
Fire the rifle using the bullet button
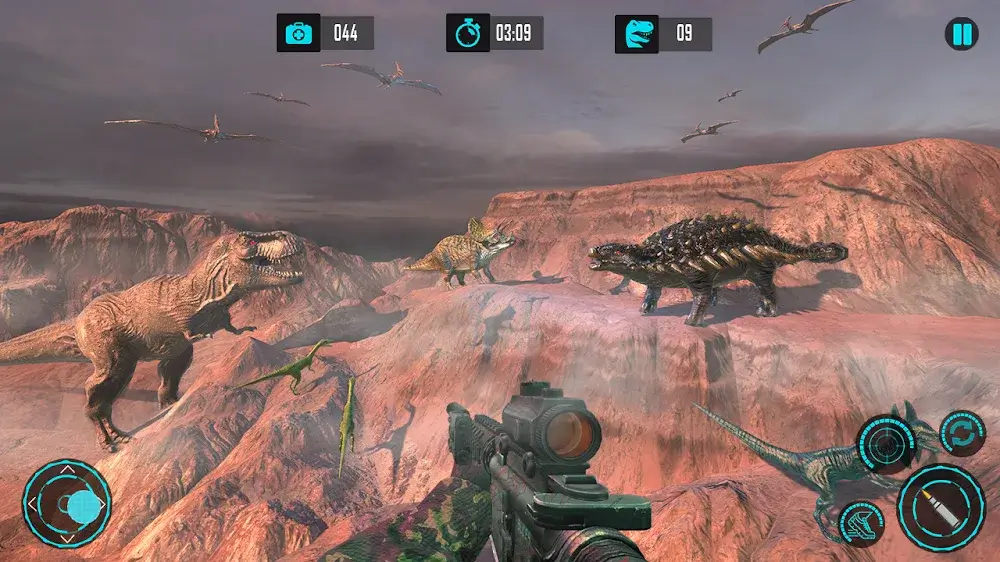(941, 508)
